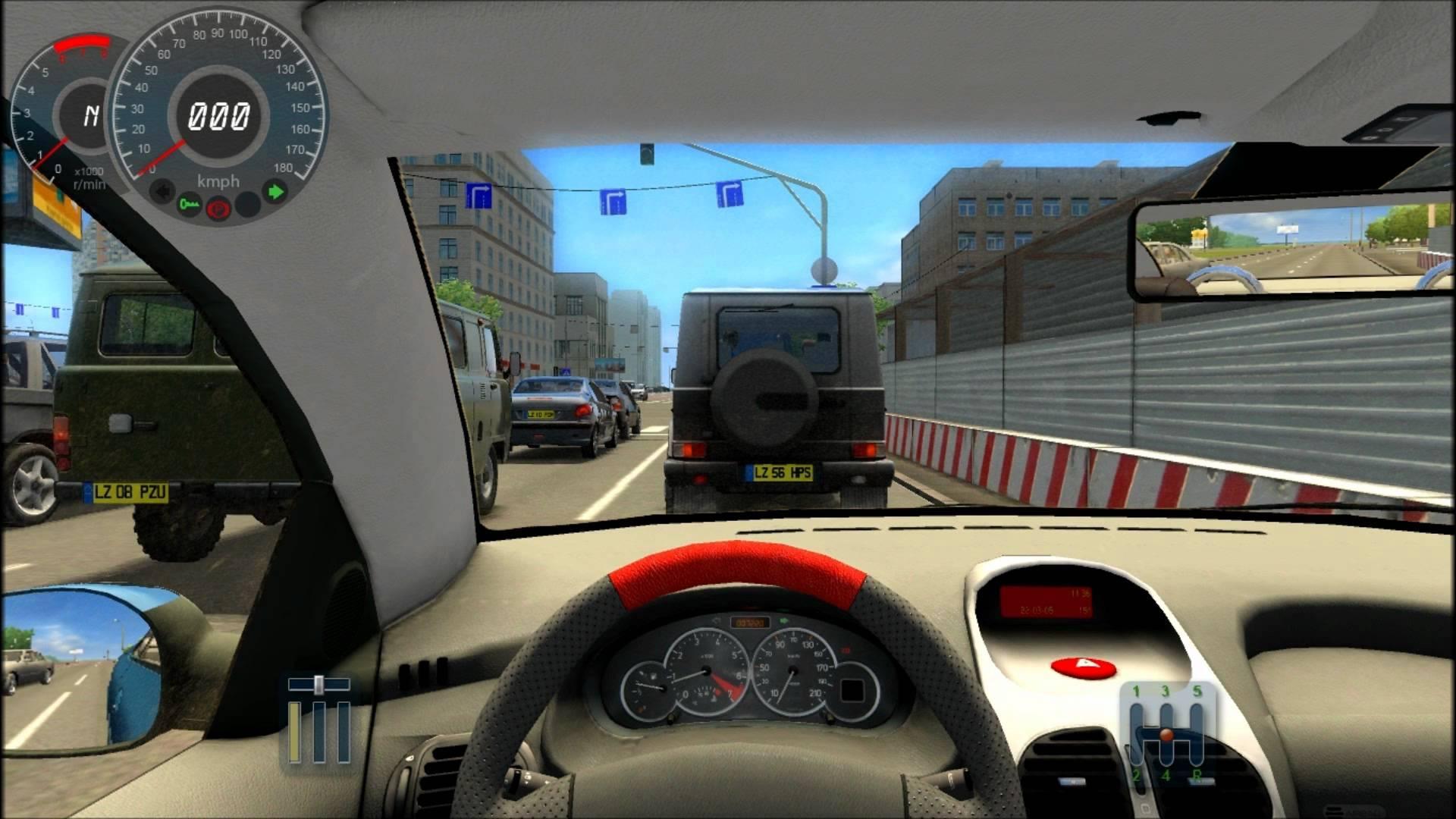
Task: Click the green right turn signal arrow
Action: coord(275,191)
